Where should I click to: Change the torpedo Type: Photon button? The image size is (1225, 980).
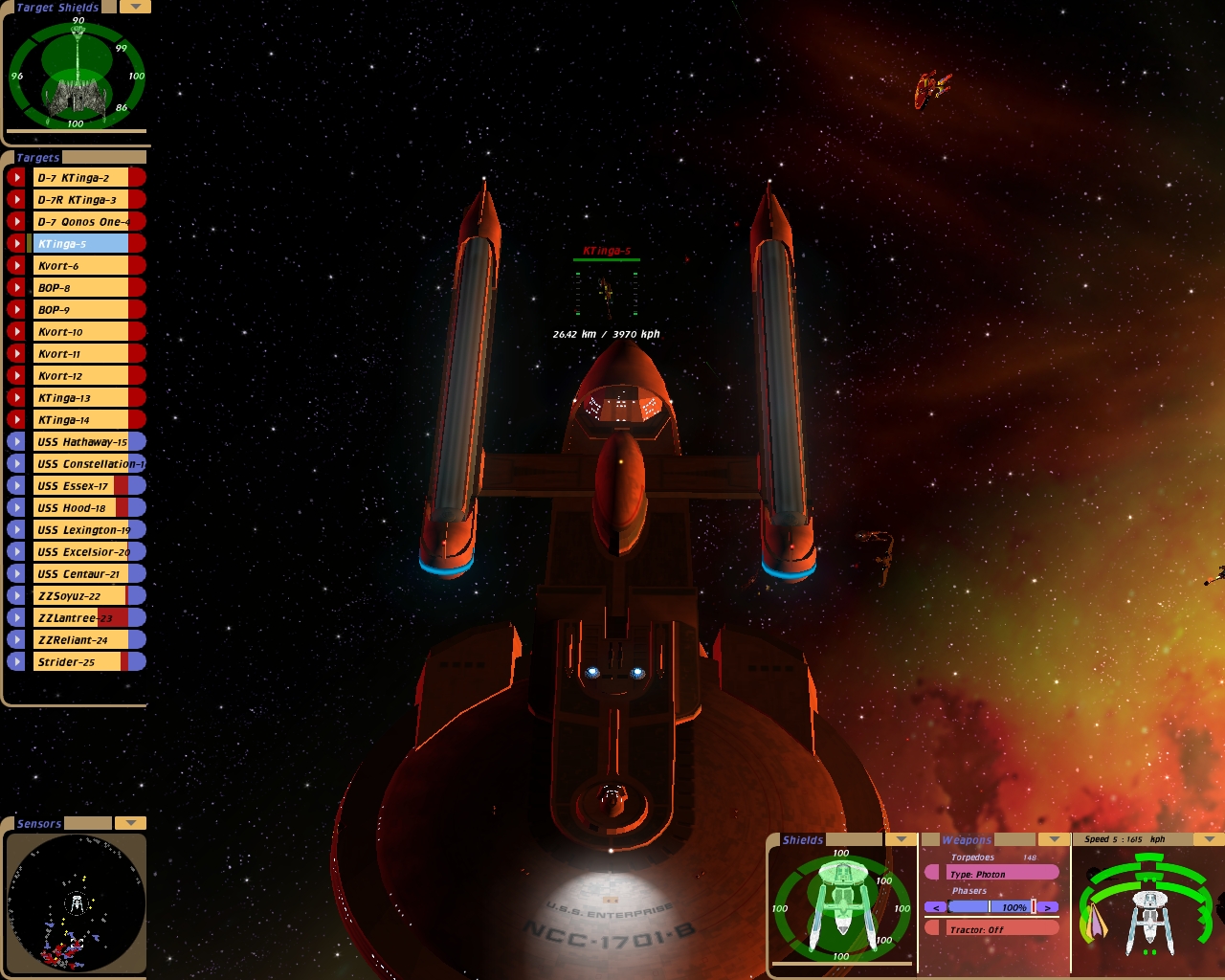[x=995, y=874]
